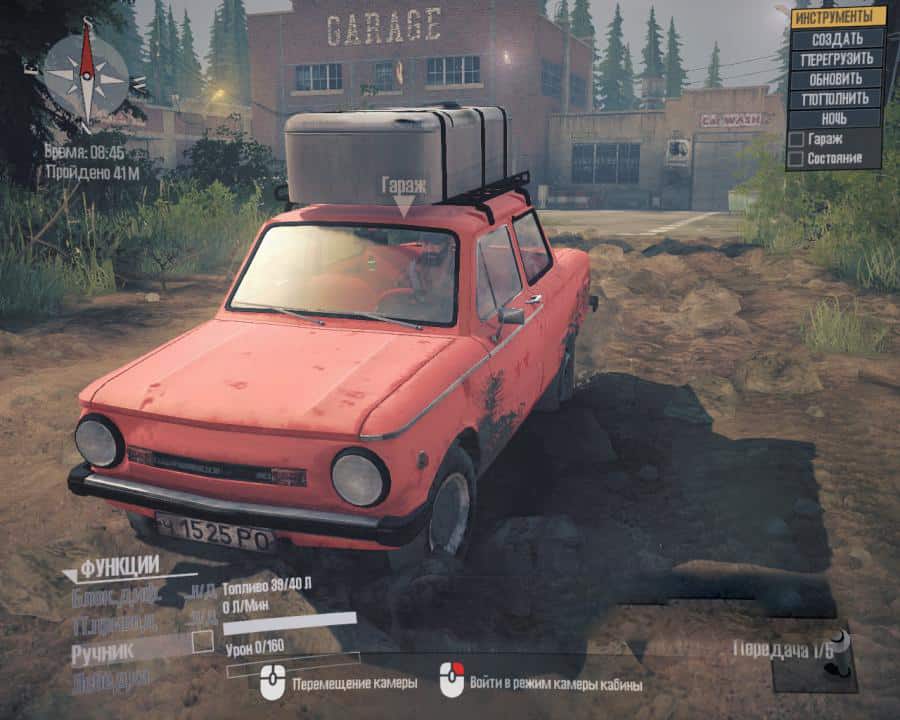This screenshot has width=900, height=720.
Task: Toggle the Ручник handbrake checkbox
Action: pos(203,641)
